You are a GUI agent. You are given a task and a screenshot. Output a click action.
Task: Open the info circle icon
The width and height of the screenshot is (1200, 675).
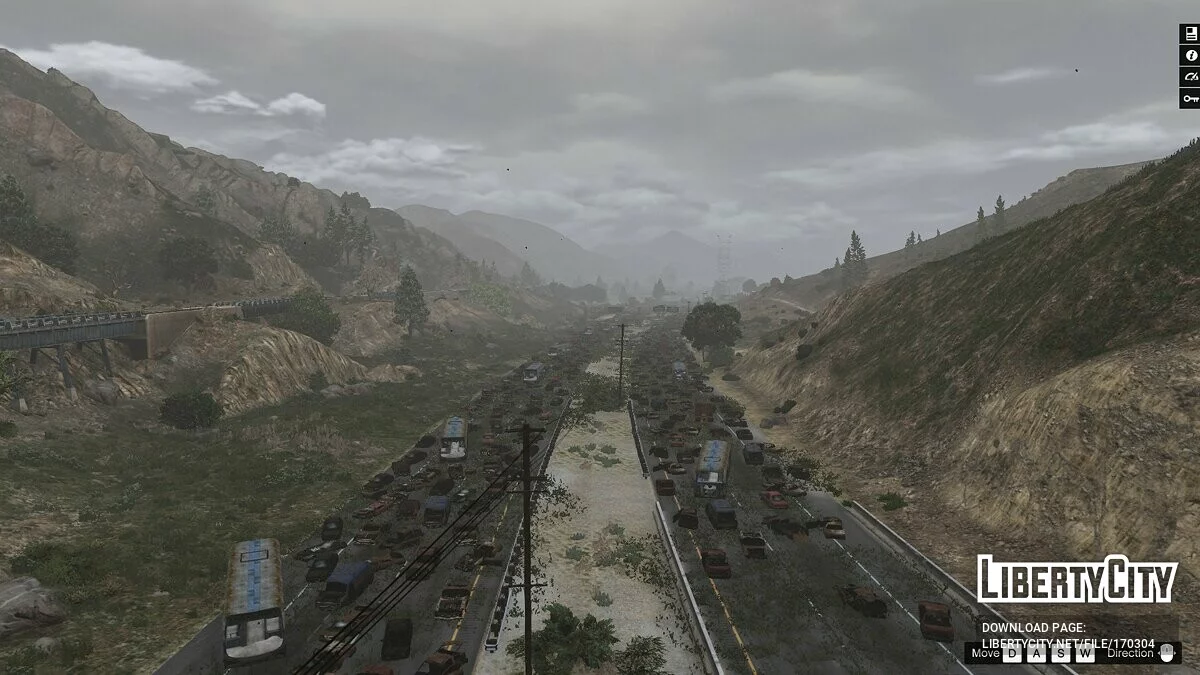pyautogui.click(x=1189, y=55)
